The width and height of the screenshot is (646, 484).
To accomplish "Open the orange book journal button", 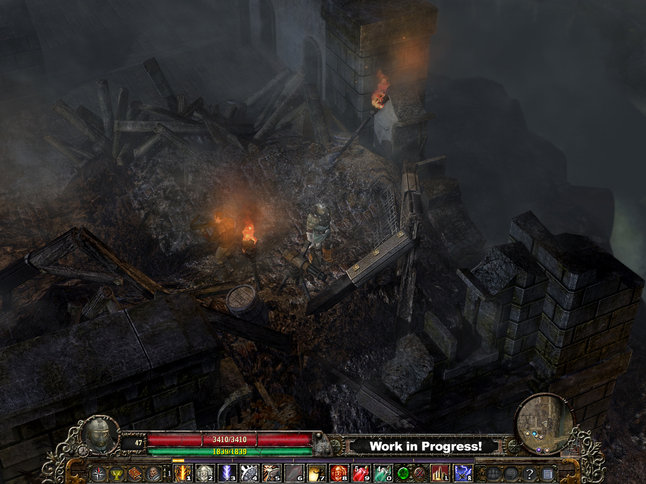I will point(136,473).
